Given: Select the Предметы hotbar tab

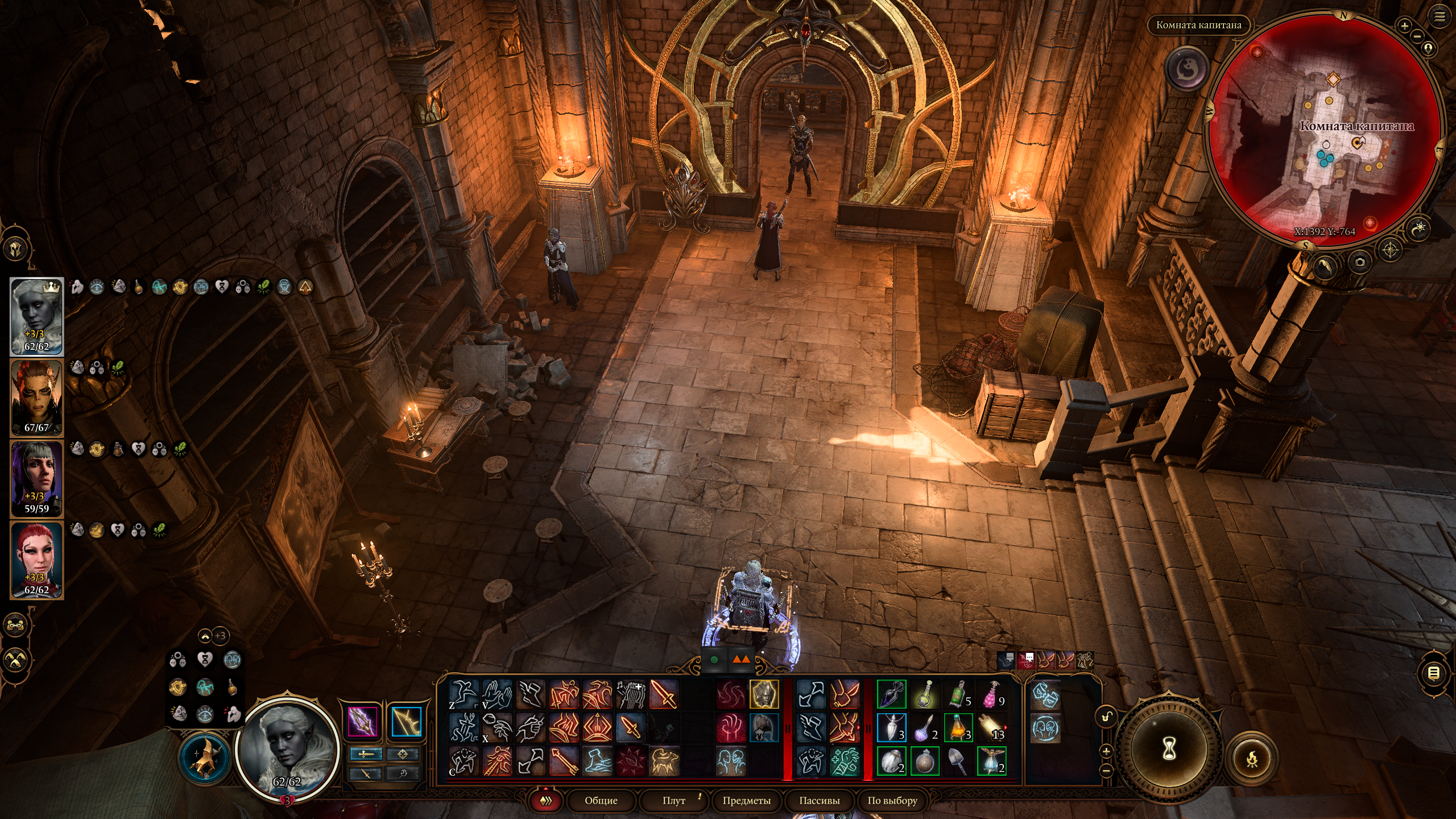Looking at the screenshot, I should point(746,800).
